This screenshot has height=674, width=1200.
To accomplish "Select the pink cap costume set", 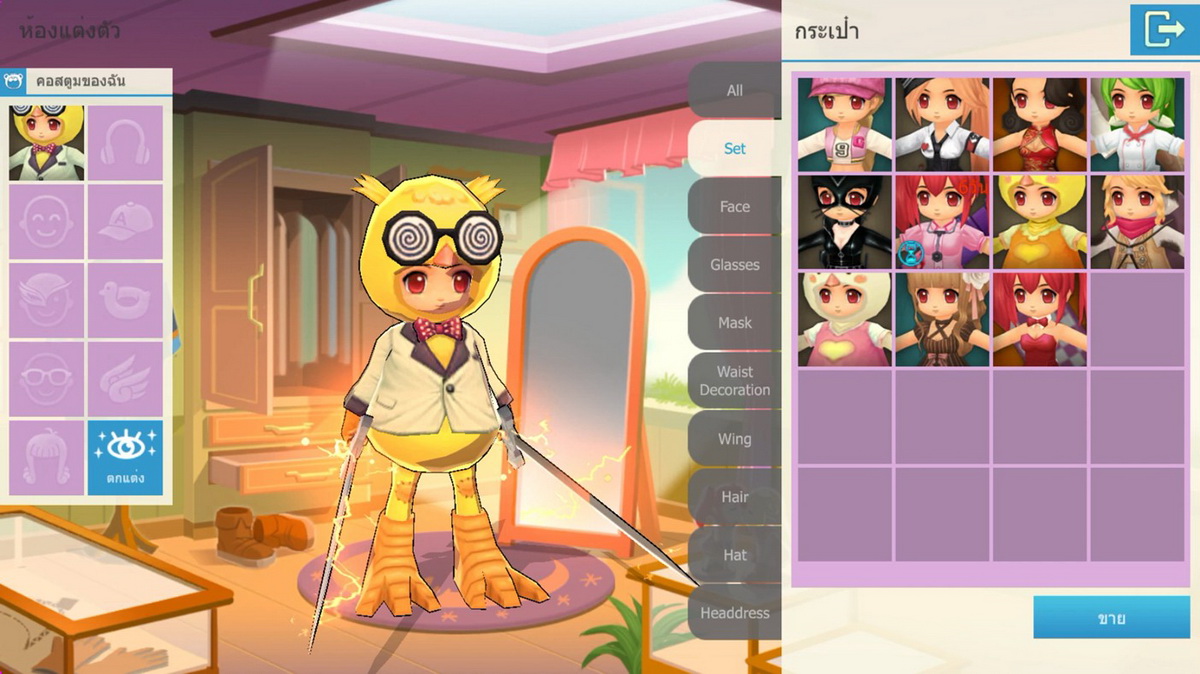I will point(844,124).
